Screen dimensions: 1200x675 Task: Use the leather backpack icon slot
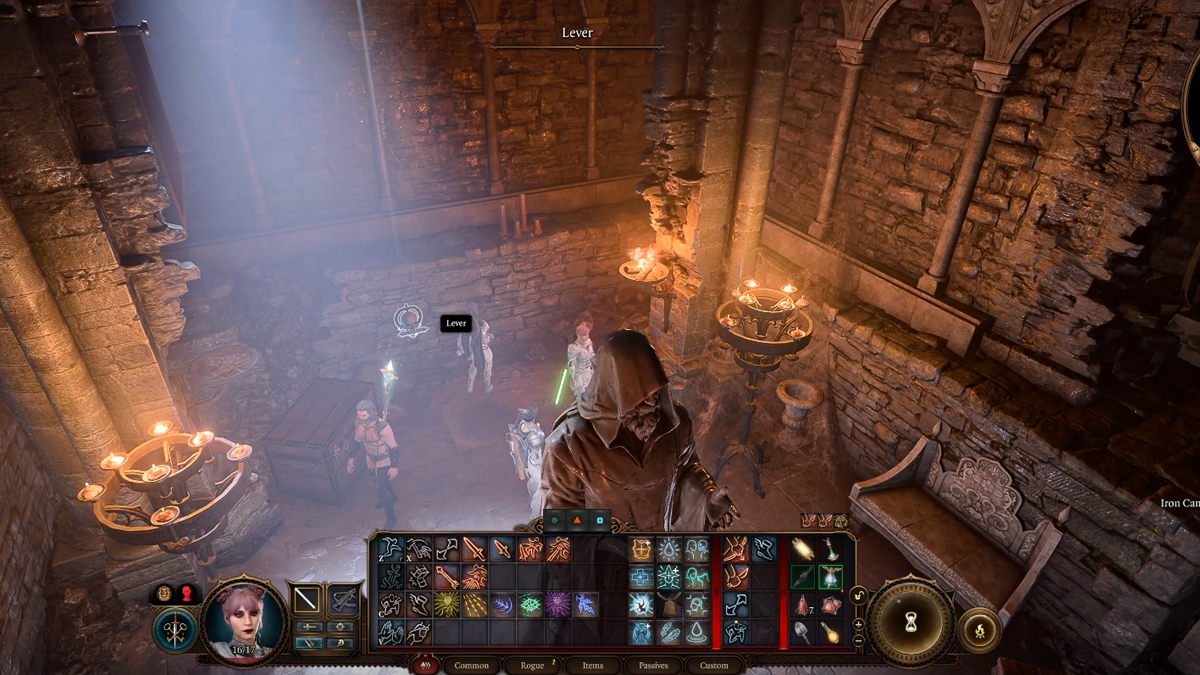coord(669,605)
